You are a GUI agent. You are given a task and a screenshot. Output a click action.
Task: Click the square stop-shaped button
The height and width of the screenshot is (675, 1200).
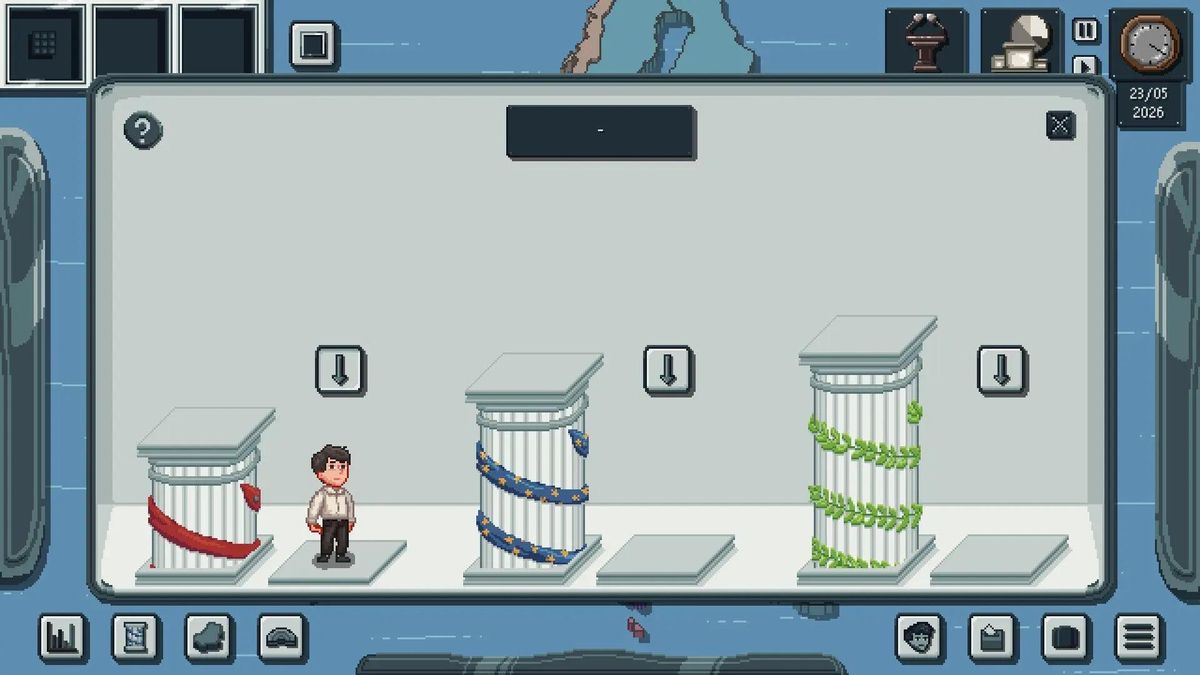coord(314,45)
